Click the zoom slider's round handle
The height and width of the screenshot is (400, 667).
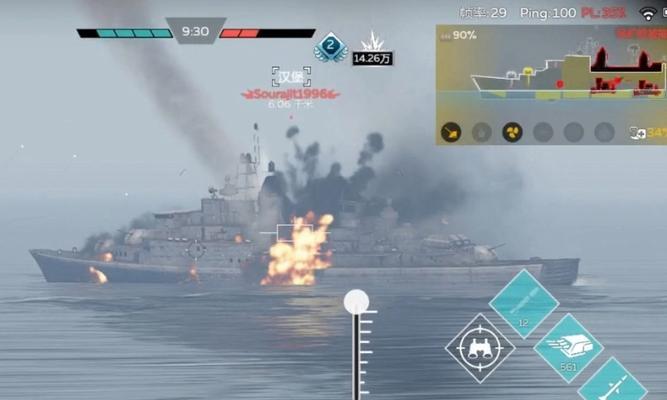click(356, 302)
